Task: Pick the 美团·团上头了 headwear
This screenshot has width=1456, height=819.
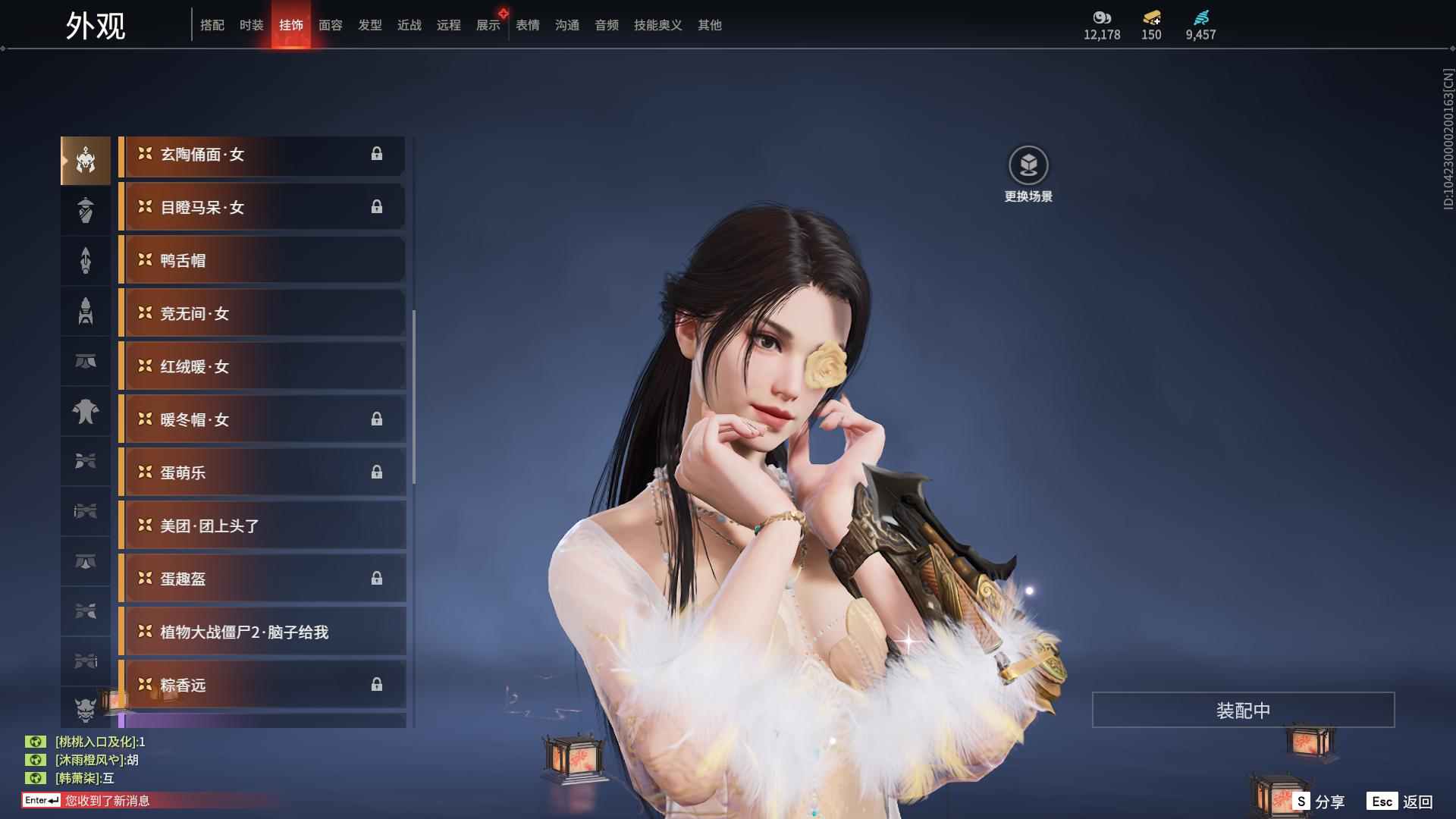Action: click(x=262, y=526)
